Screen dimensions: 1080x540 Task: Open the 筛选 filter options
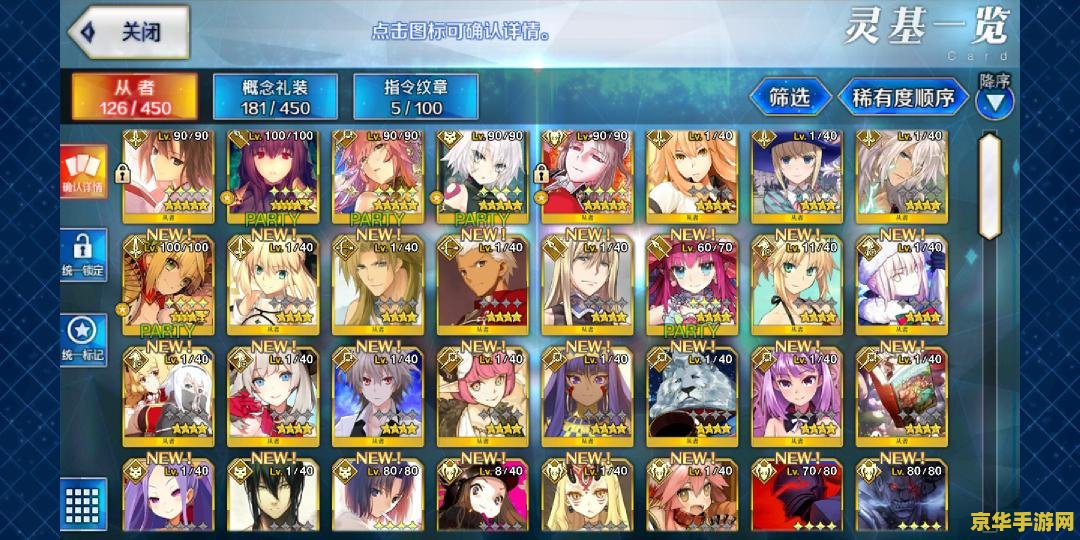790,98
